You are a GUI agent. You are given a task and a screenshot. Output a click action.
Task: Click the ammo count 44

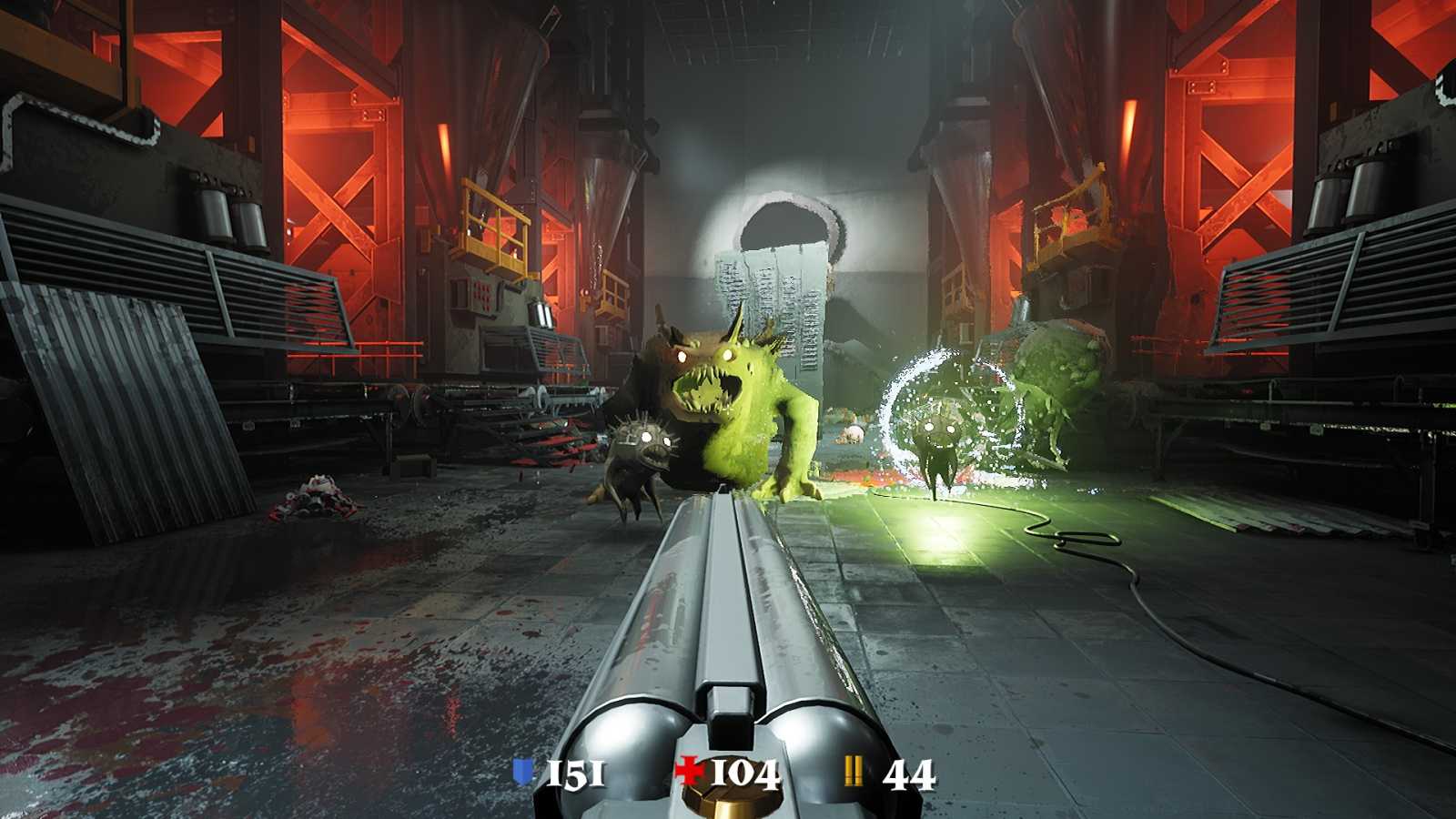(906, 774)
